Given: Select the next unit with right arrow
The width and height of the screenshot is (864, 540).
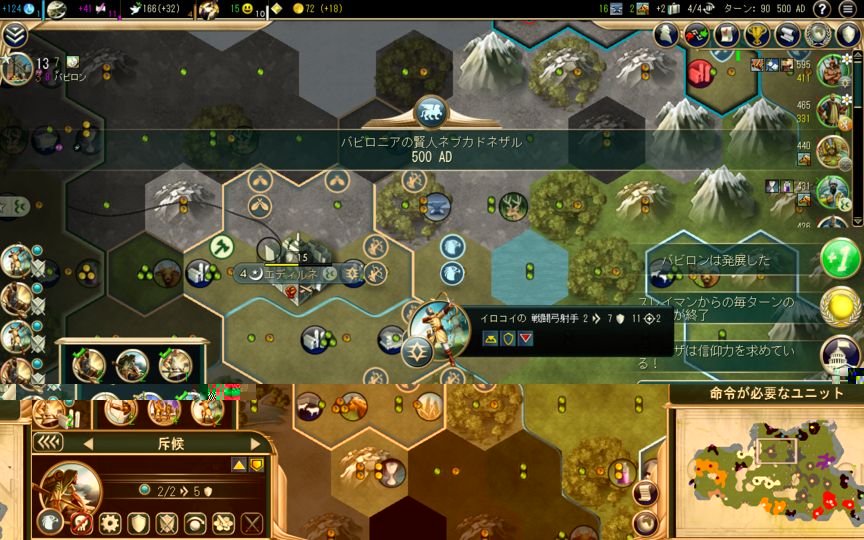Looking at the screenshot, I should tap(256, 443).
